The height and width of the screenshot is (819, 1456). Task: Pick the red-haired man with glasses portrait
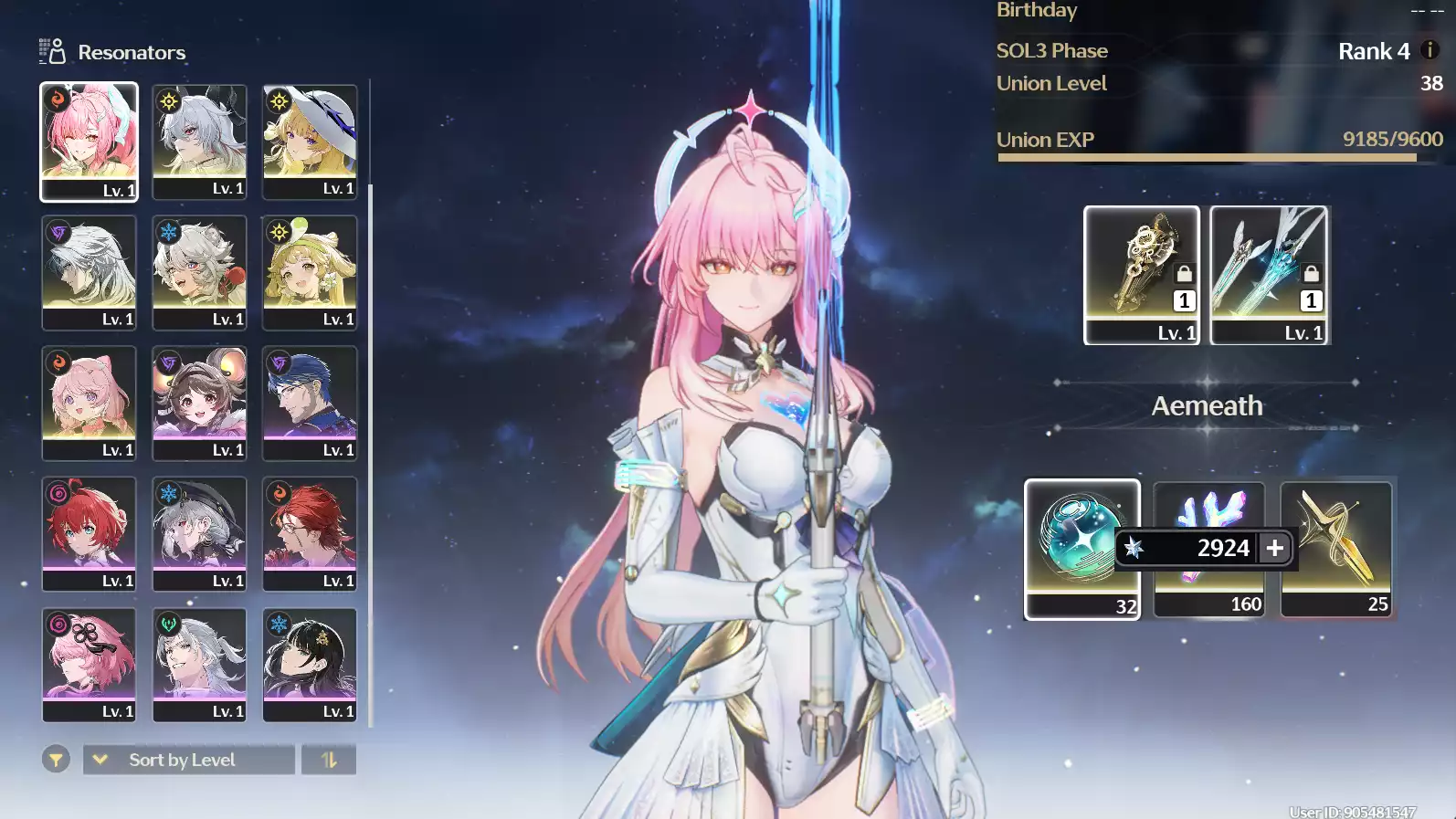310,533
